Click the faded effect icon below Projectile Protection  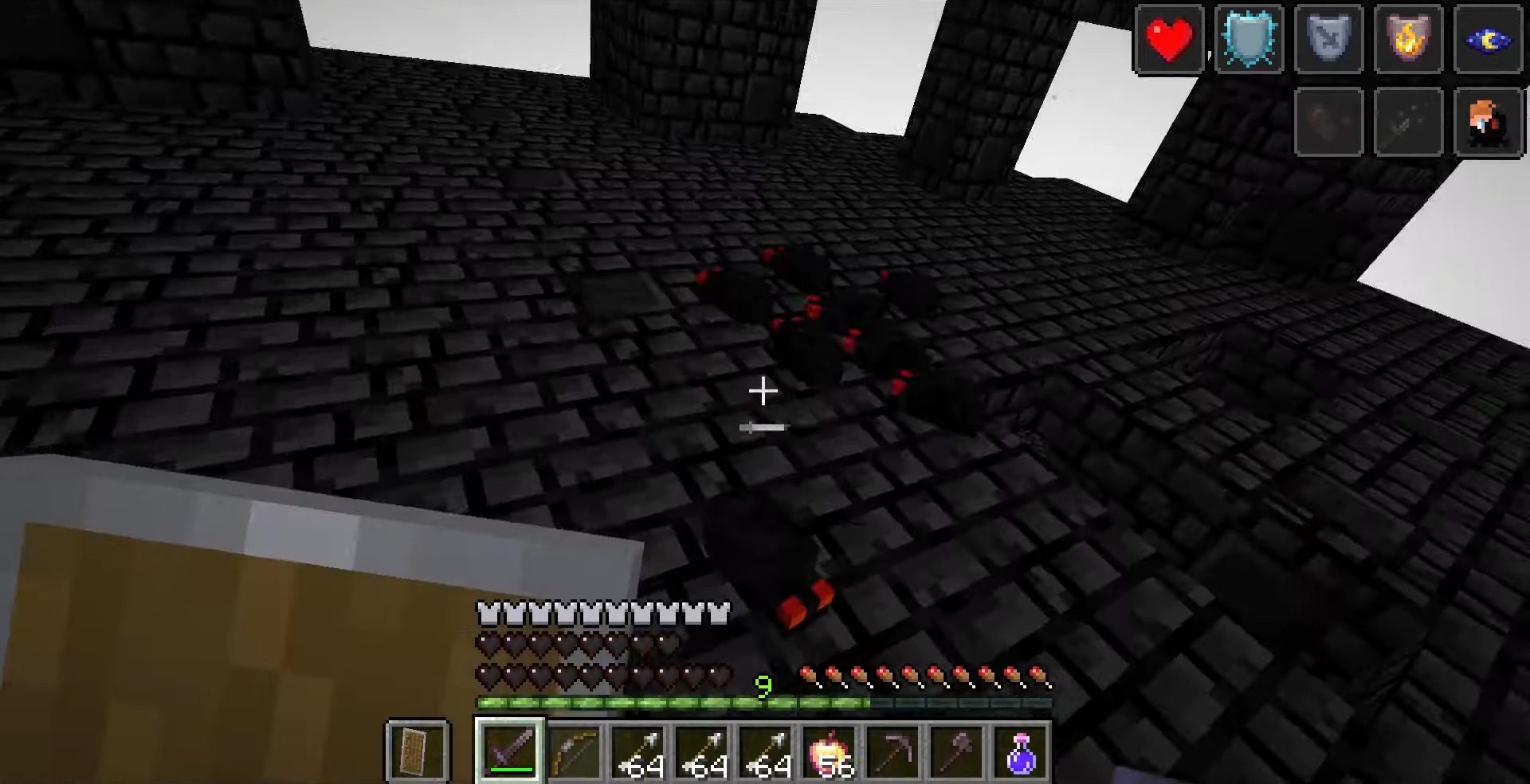[1328, 122]
